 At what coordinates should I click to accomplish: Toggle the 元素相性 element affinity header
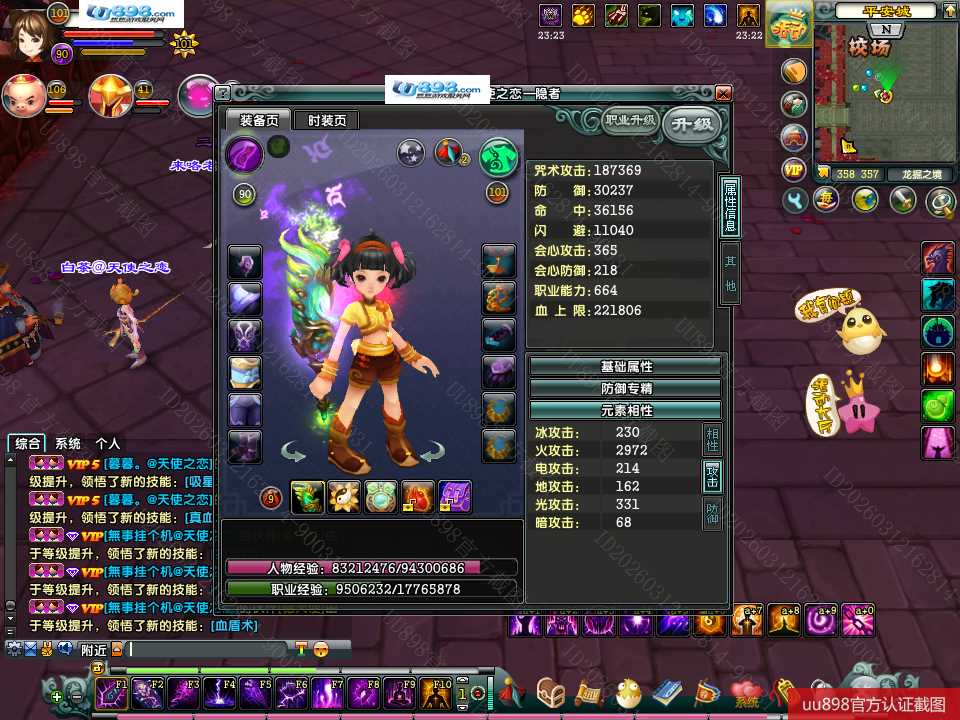pos(625,411)
